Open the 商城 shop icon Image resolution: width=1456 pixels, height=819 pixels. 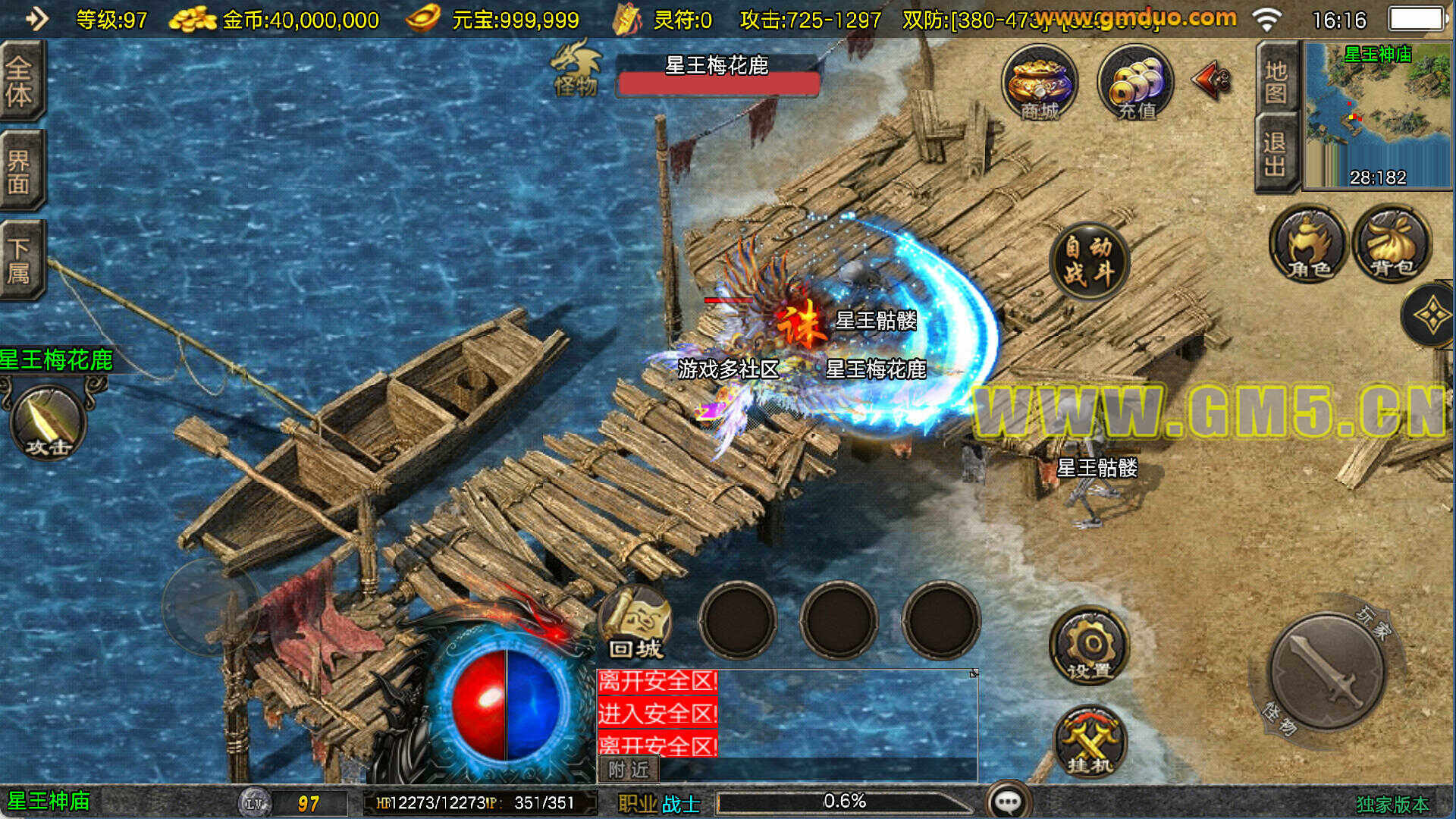click(1039, 83)
